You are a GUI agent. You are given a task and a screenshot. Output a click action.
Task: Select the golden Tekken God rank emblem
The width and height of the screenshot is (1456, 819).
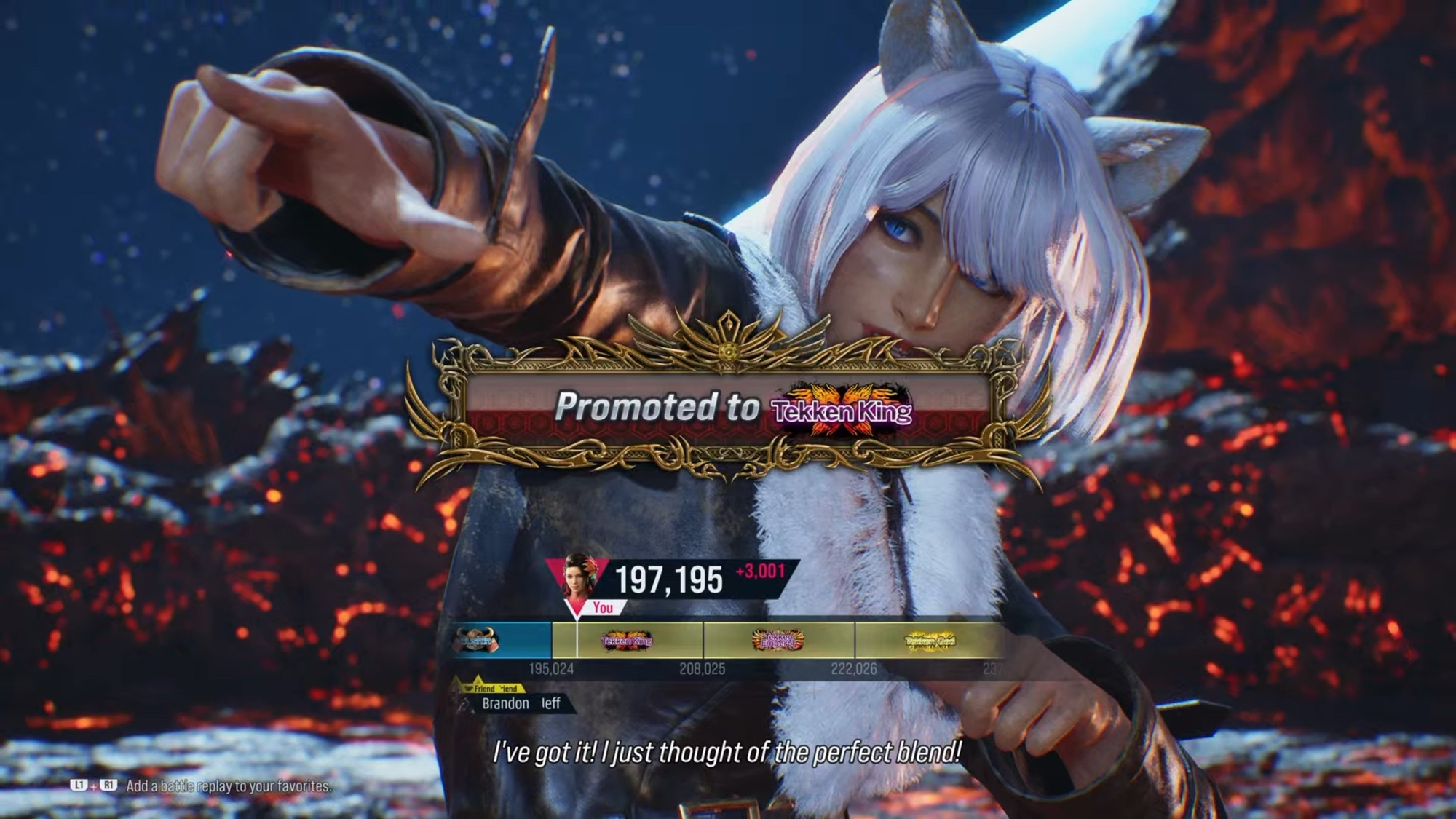930,641
